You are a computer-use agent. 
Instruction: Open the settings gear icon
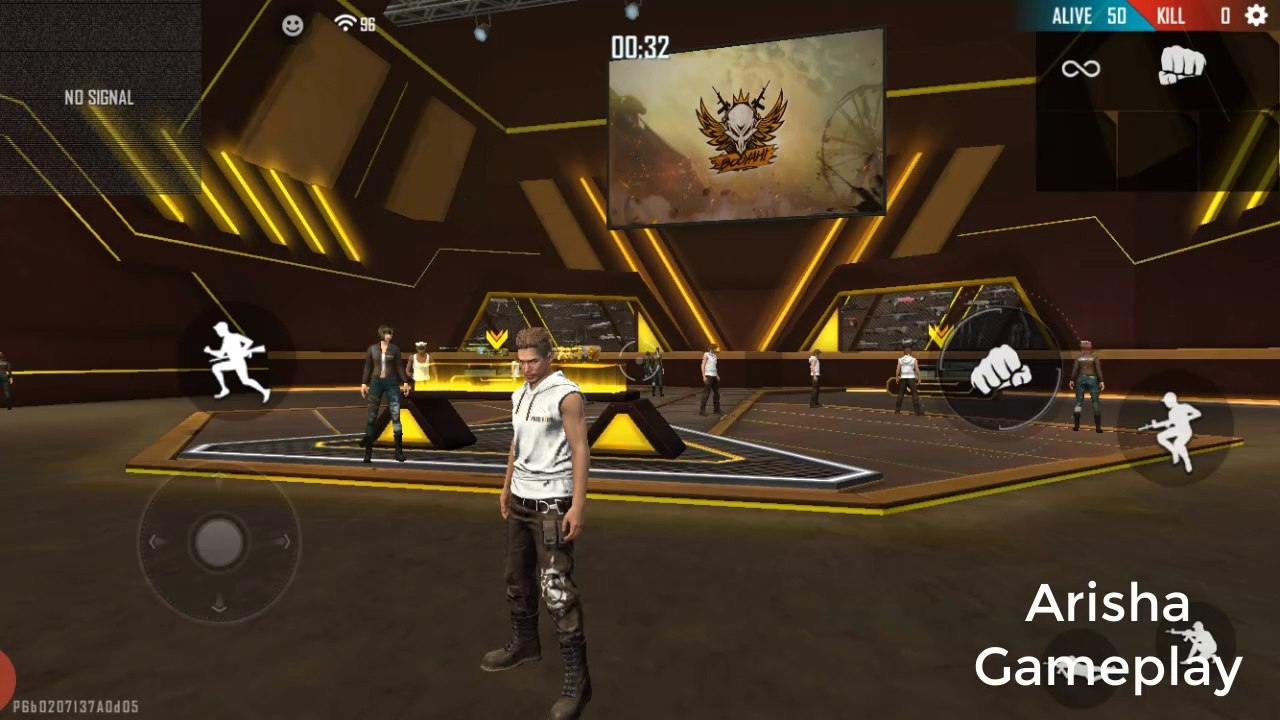point(1256,15)
